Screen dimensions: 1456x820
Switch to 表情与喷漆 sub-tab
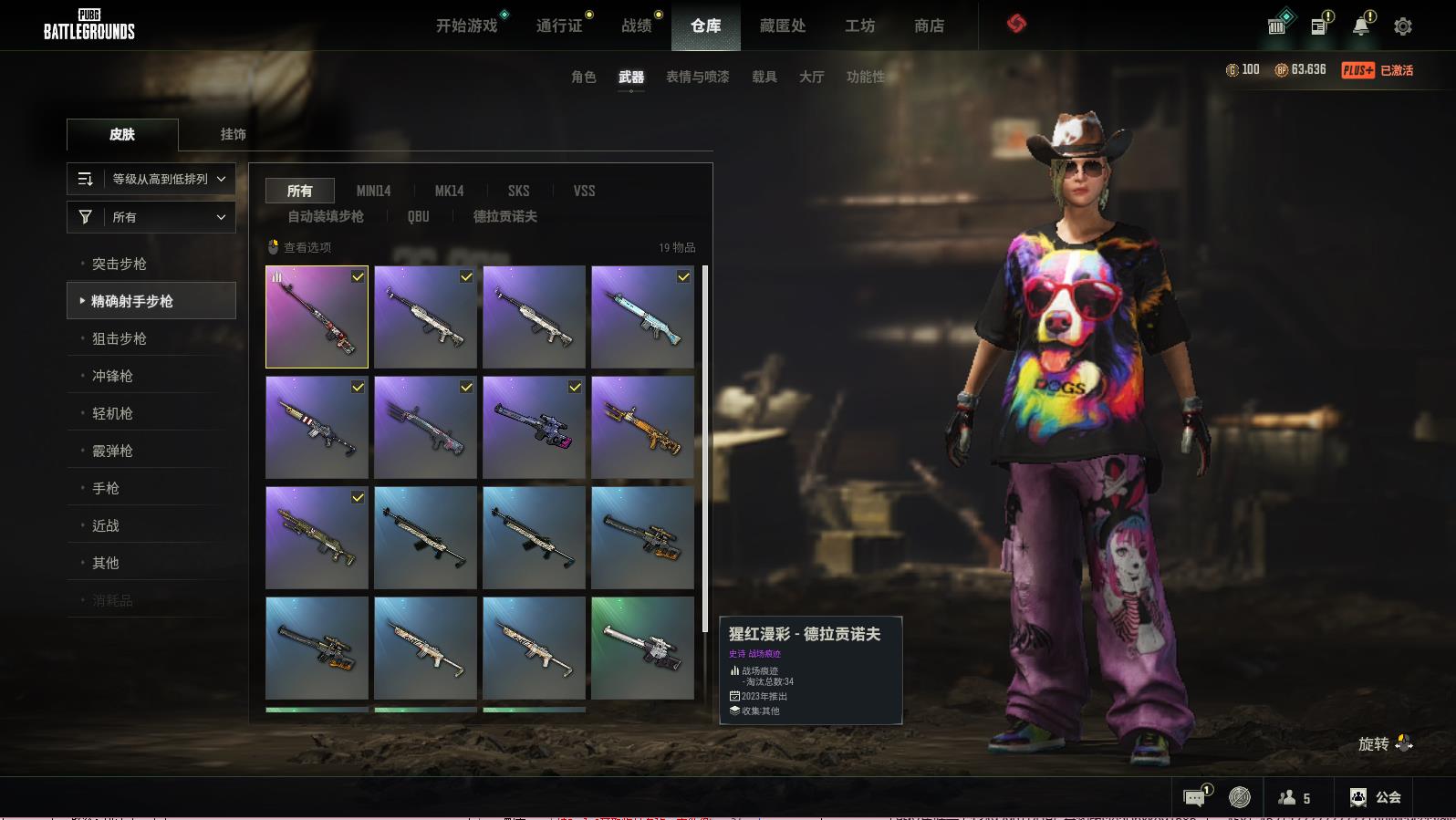point(697,77)
